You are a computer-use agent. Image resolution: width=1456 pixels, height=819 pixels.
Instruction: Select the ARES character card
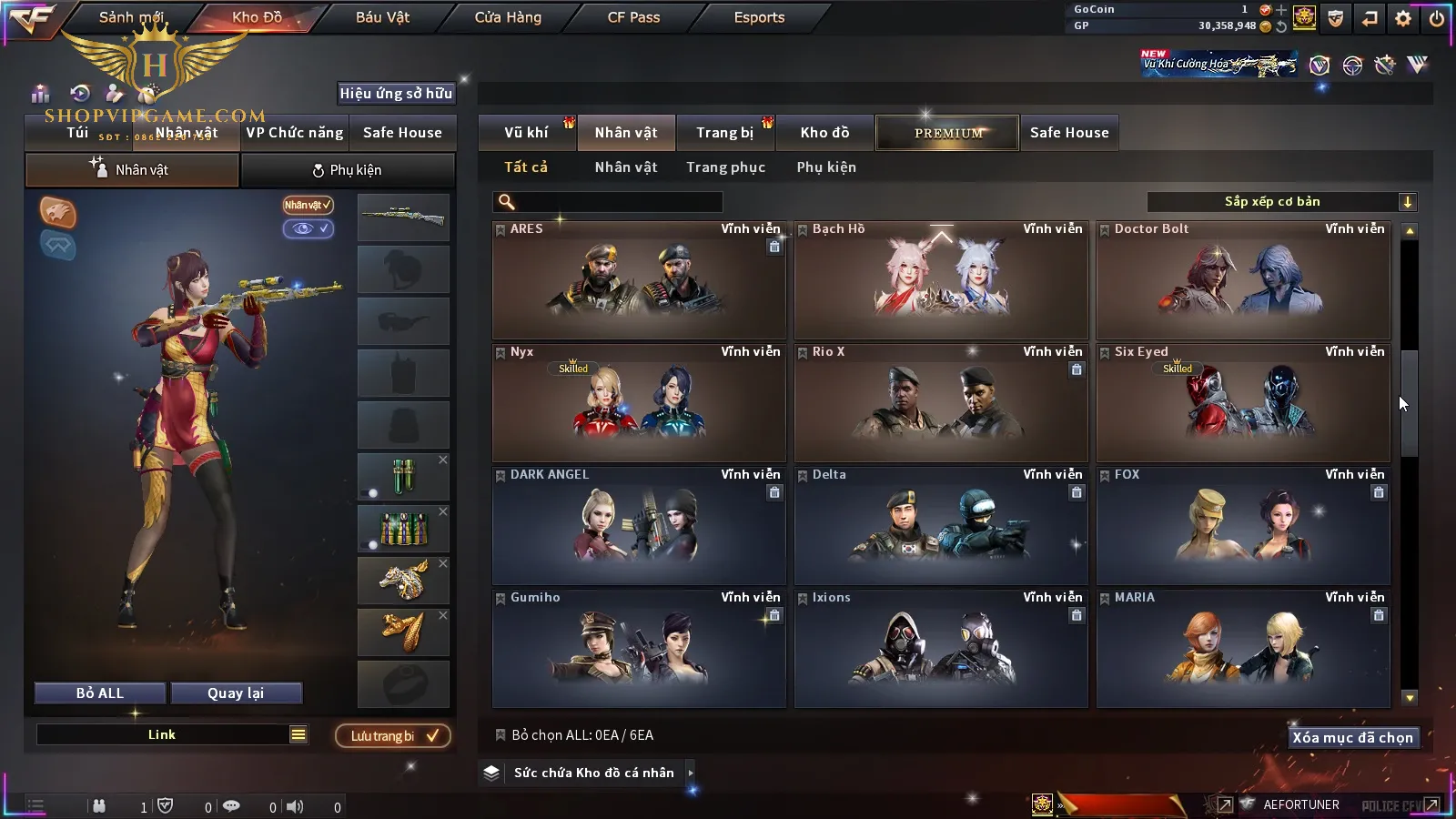639,280
